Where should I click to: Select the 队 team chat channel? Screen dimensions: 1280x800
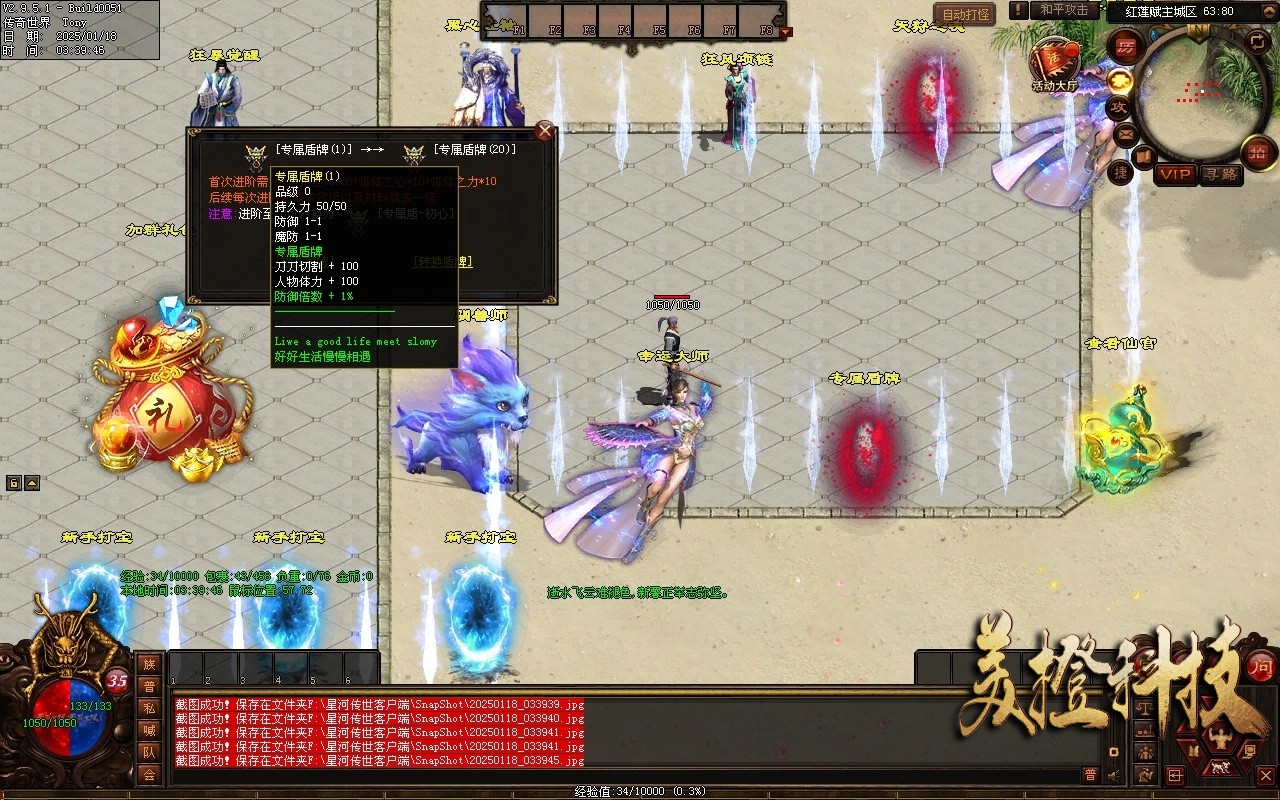pos(149,752)
